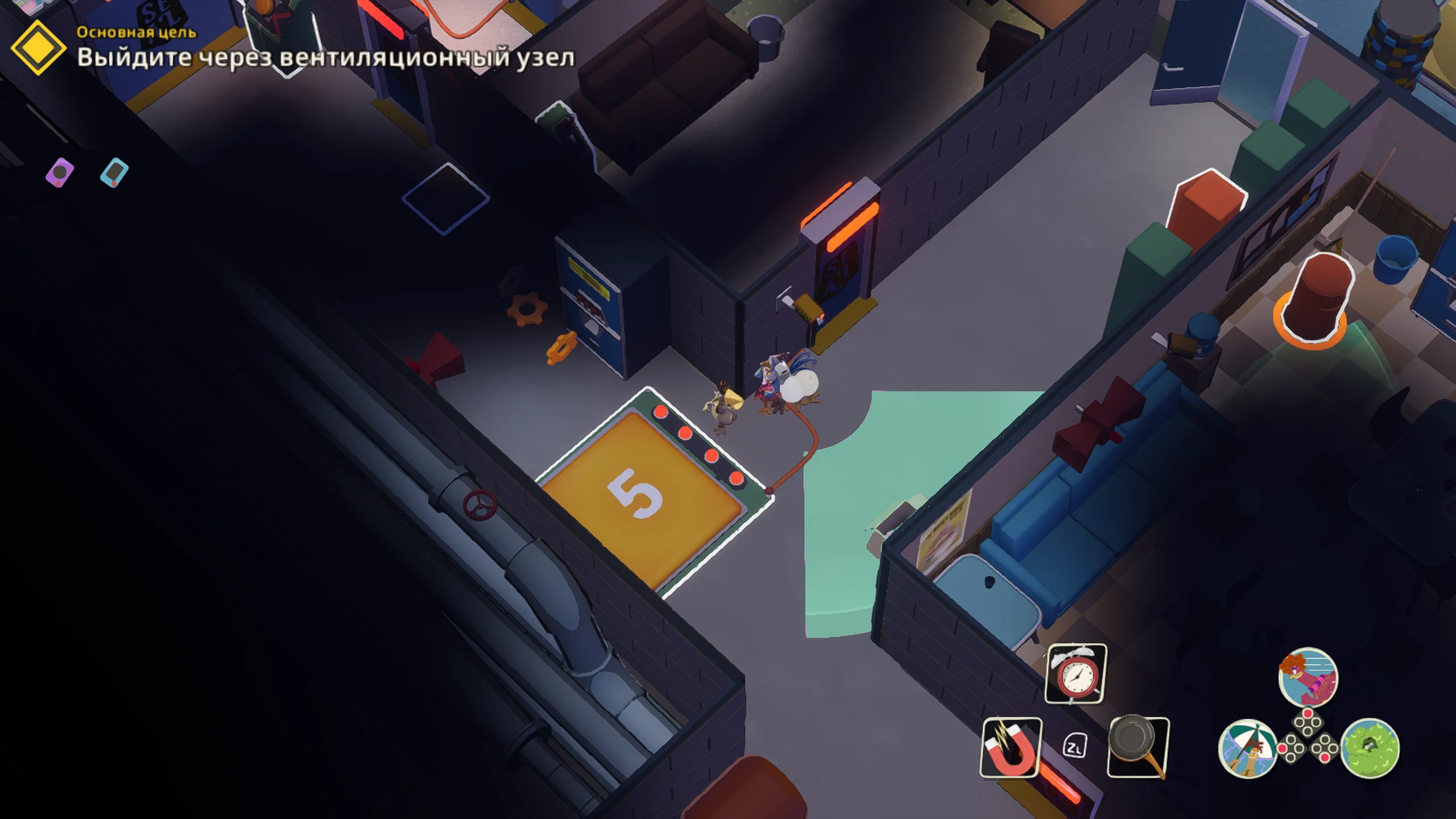Select the alarm clock item slot
The width and height of the screenshot is (1456, 819).
pos(1076,674)
